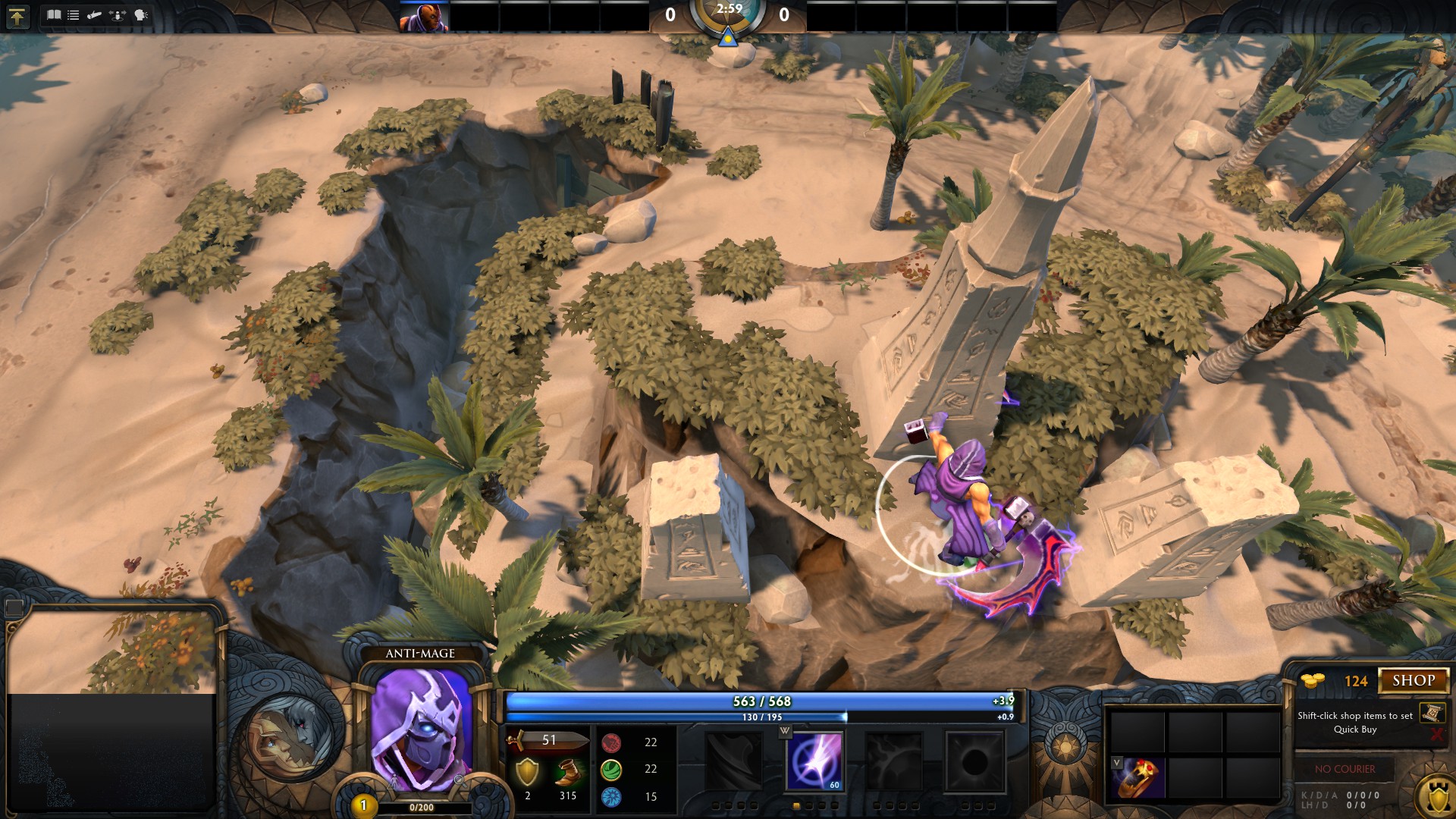This screenshot has width=1456, height=819.
Task: Select the Mana Break ability icon
Action: [x=734, y=761]
